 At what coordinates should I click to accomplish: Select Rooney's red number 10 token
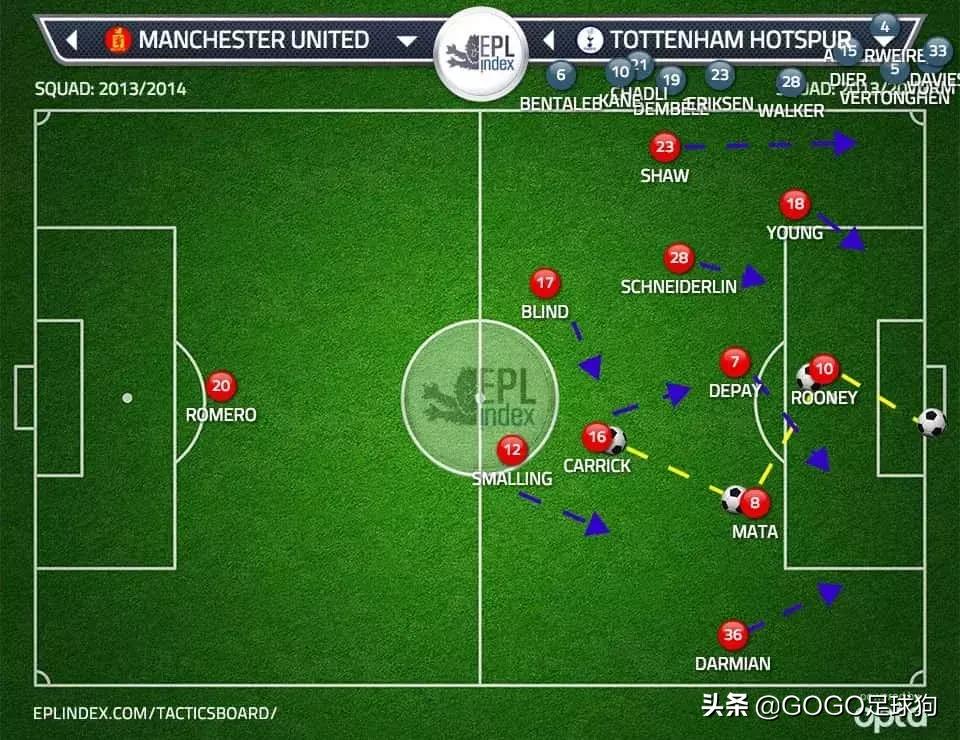click(824, 369)
